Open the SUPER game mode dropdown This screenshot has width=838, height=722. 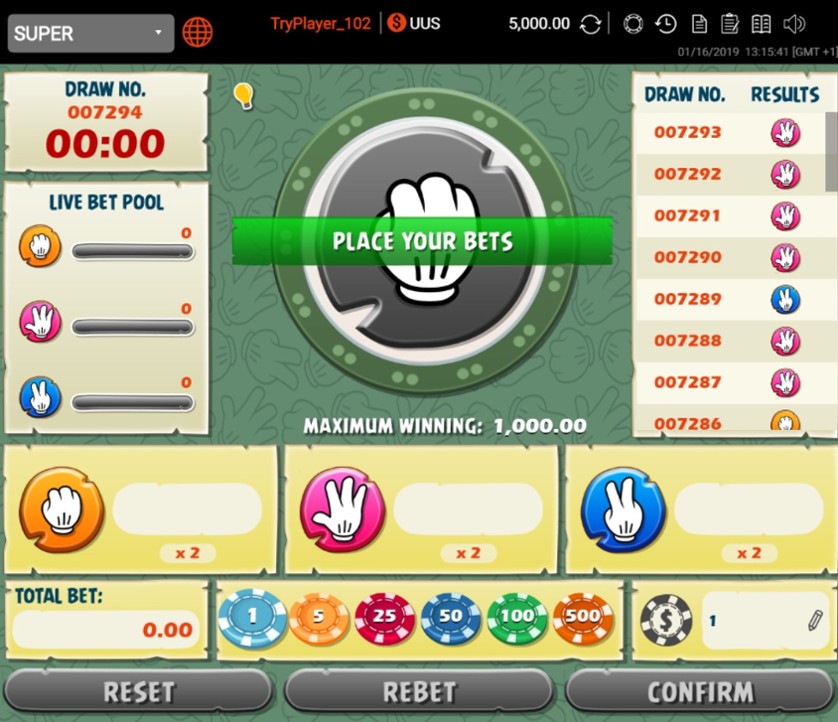[90, 33]
